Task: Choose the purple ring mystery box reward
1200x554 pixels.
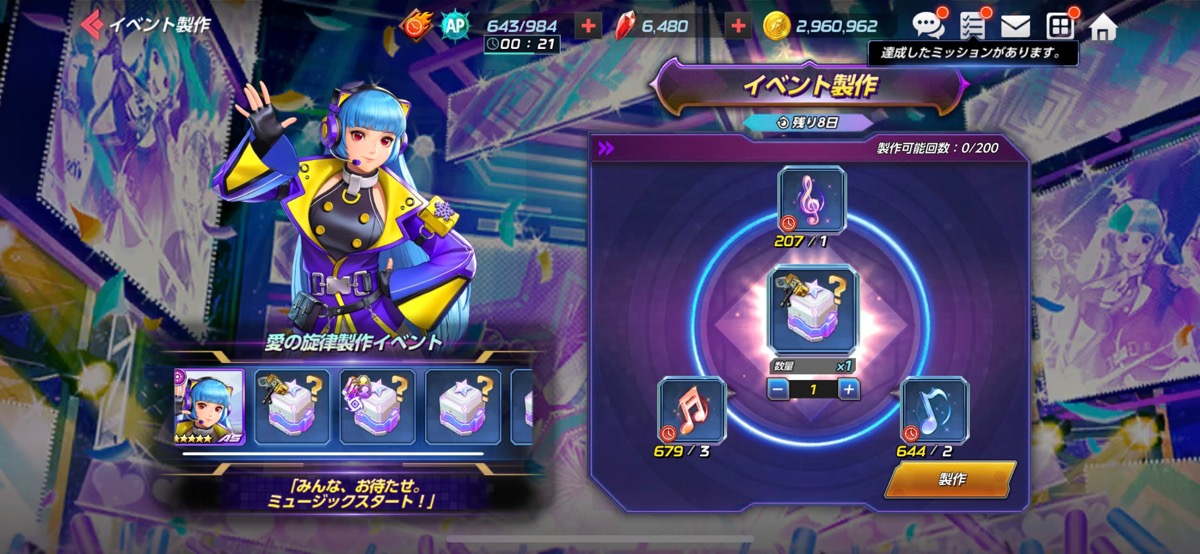Action: click(x=378, y=407)
